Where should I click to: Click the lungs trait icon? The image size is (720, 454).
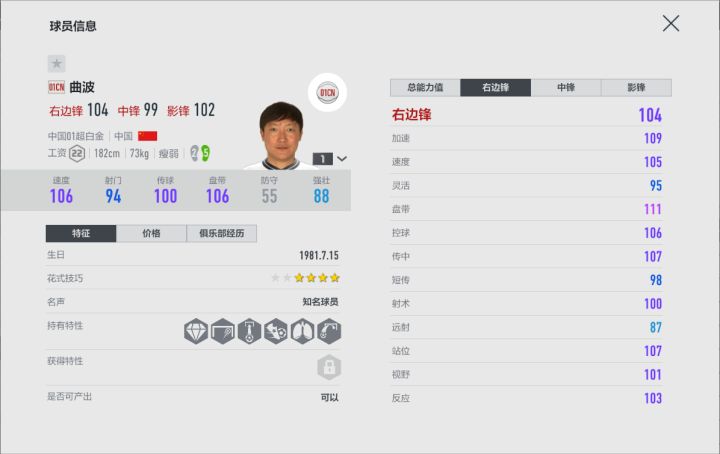coord(302,331)
